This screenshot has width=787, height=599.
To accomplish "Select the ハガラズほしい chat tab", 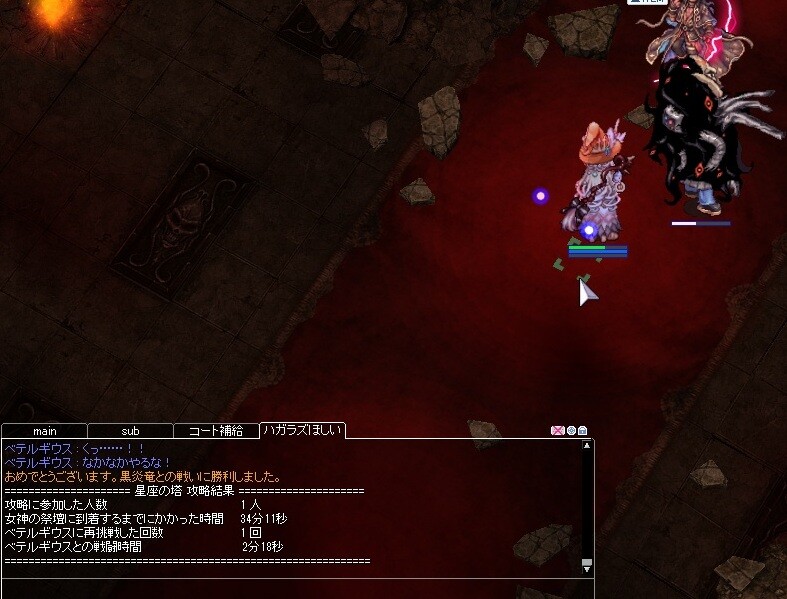I will 302,431.
